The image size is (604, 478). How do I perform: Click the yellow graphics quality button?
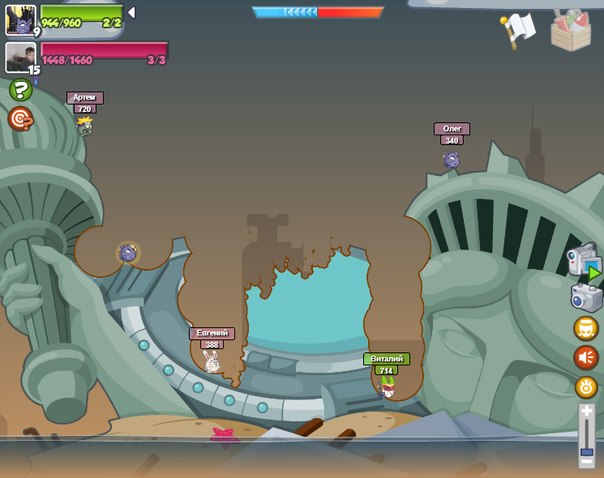coord(586,386)
